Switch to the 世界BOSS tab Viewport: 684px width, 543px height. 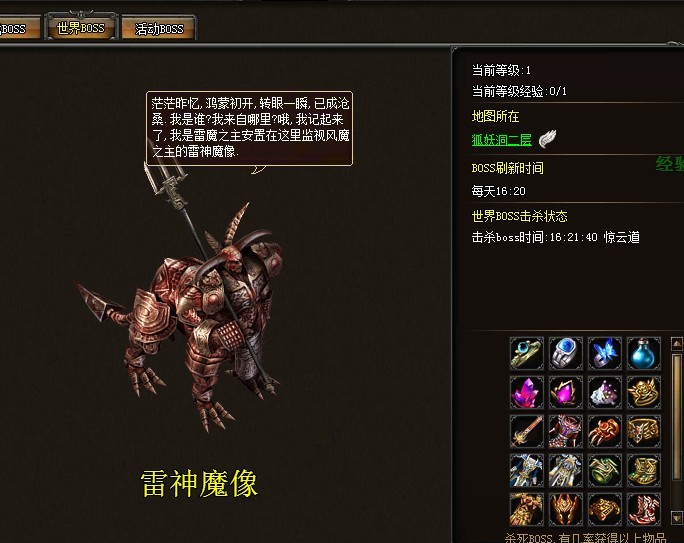click(82, 28)
